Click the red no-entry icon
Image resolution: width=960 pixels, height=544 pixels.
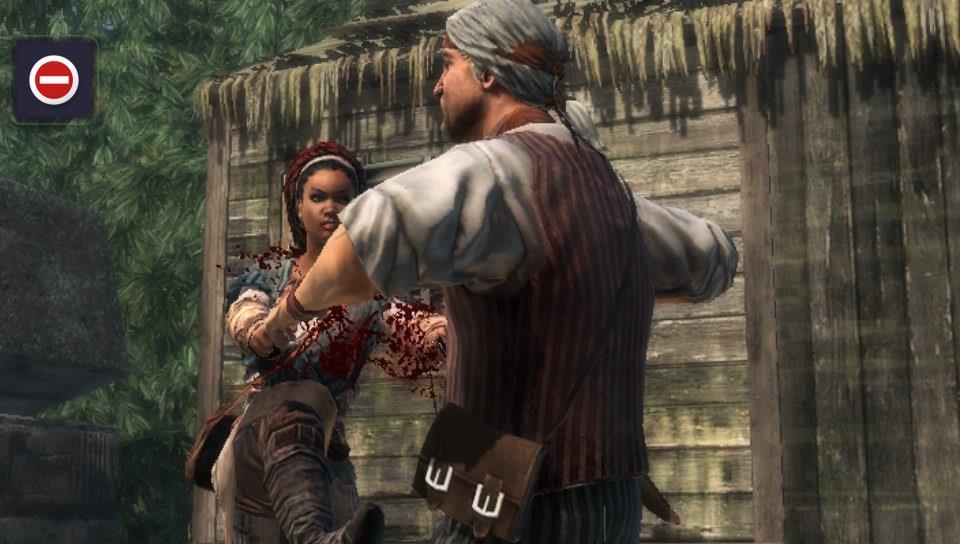pyautogui.click(x=54, y=80)
